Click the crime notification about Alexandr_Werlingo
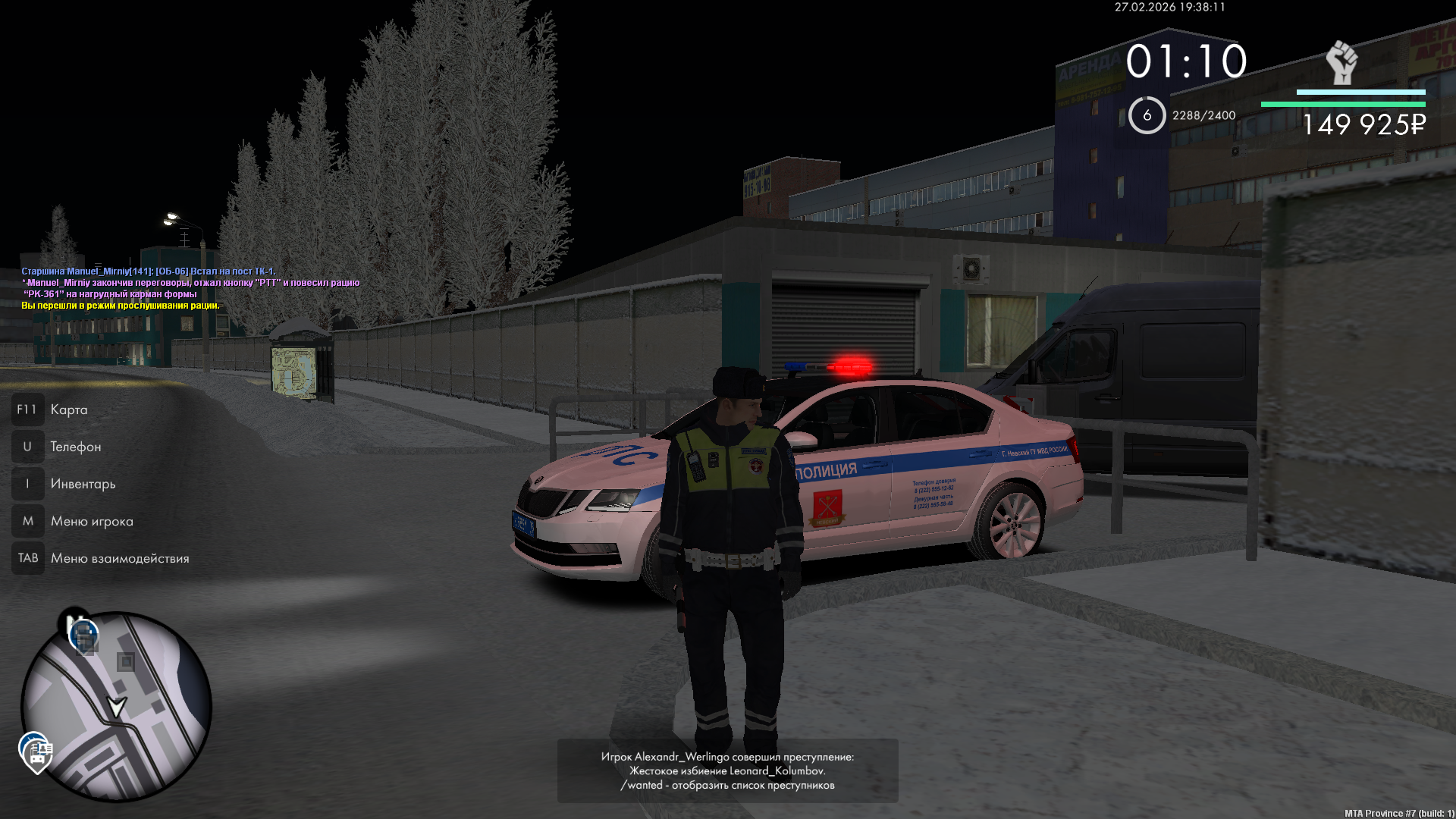1456x819 pixels. [727, 770]
